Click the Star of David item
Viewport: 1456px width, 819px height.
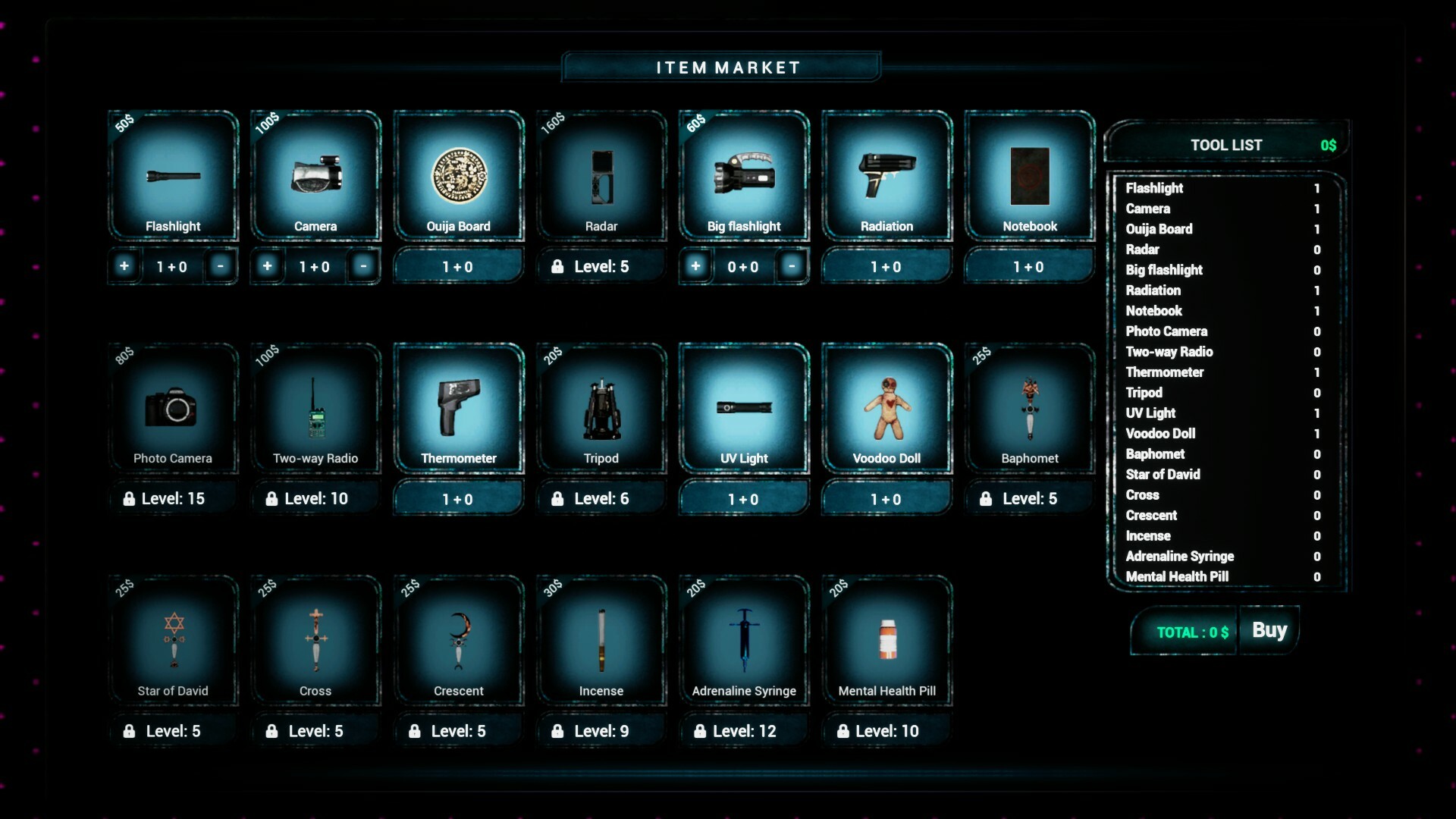(173, 641)
